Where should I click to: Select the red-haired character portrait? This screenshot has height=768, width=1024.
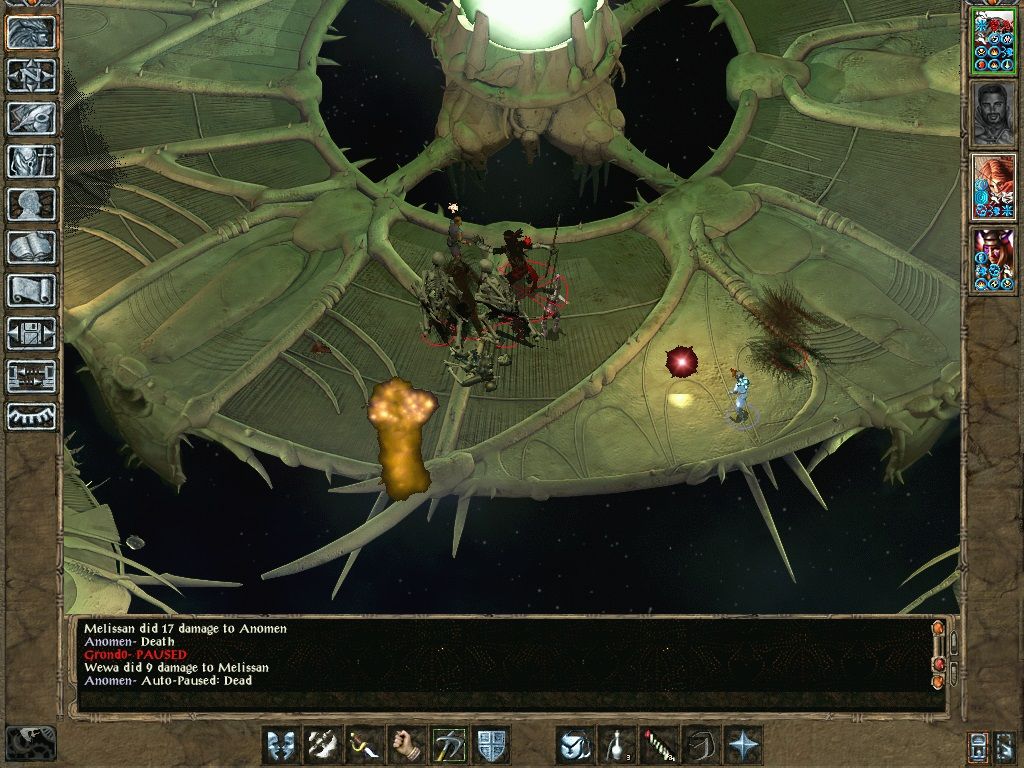(x=993, y=186)
